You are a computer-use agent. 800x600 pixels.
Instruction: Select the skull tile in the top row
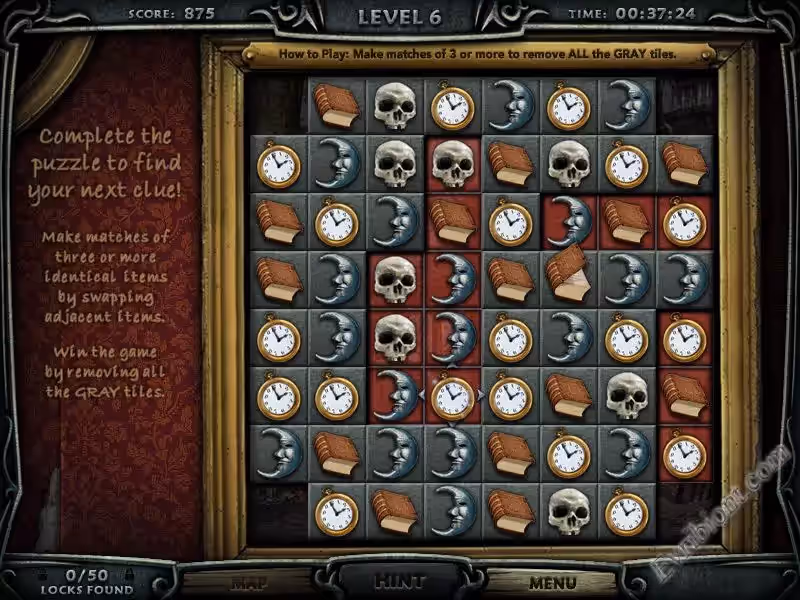(x=394, y=106)
